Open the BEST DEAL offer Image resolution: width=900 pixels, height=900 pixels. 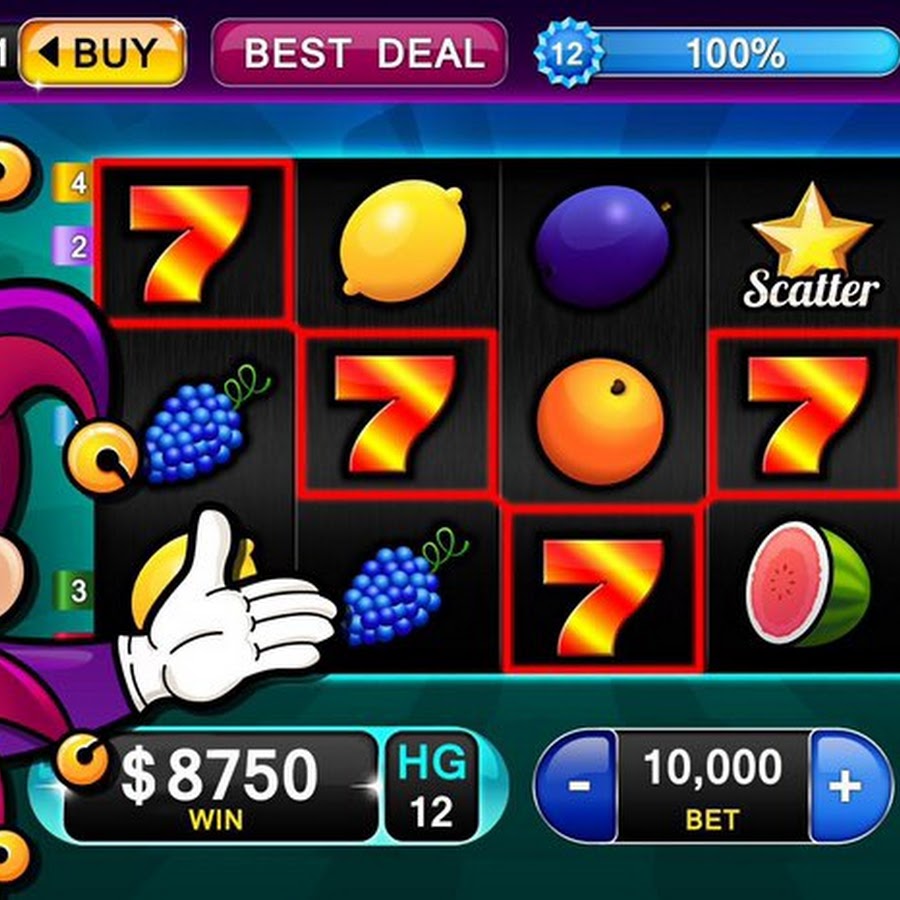point(359,52)
